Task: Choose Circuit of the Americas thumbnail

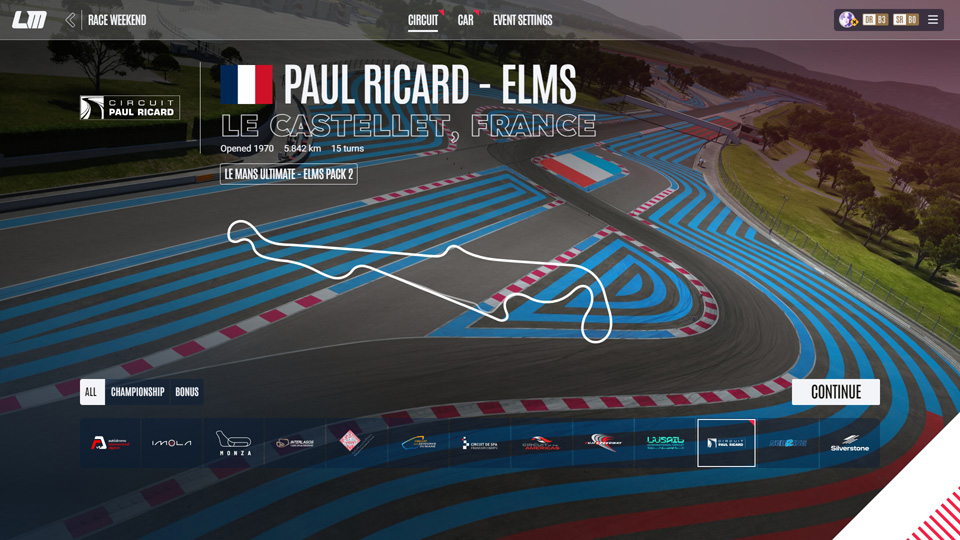Action: [541, 443]
